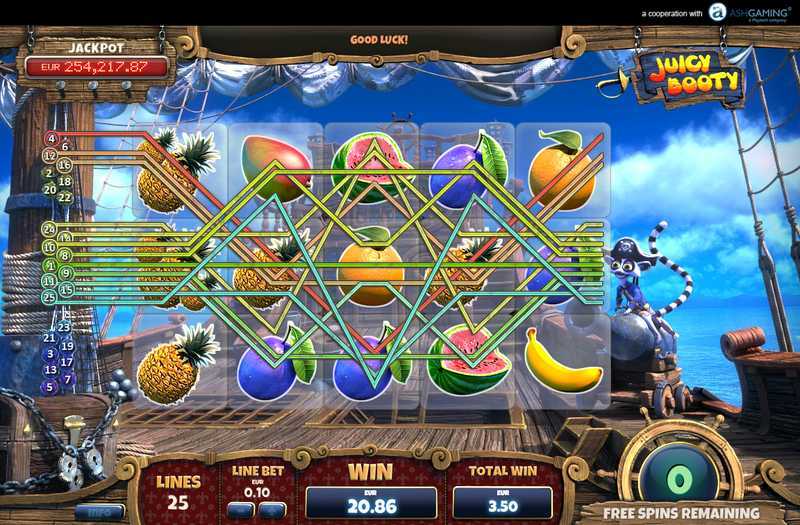Select payline number 10 marker
The width and height of the screenshot is (800, 525).
[x=49, y=247]
